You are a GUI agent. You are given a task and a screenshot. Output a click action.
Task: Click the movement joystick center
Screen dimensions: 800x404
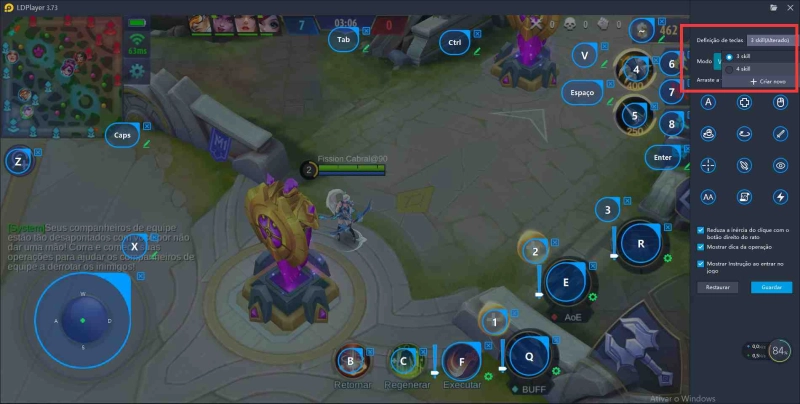[x=82, y=320]
